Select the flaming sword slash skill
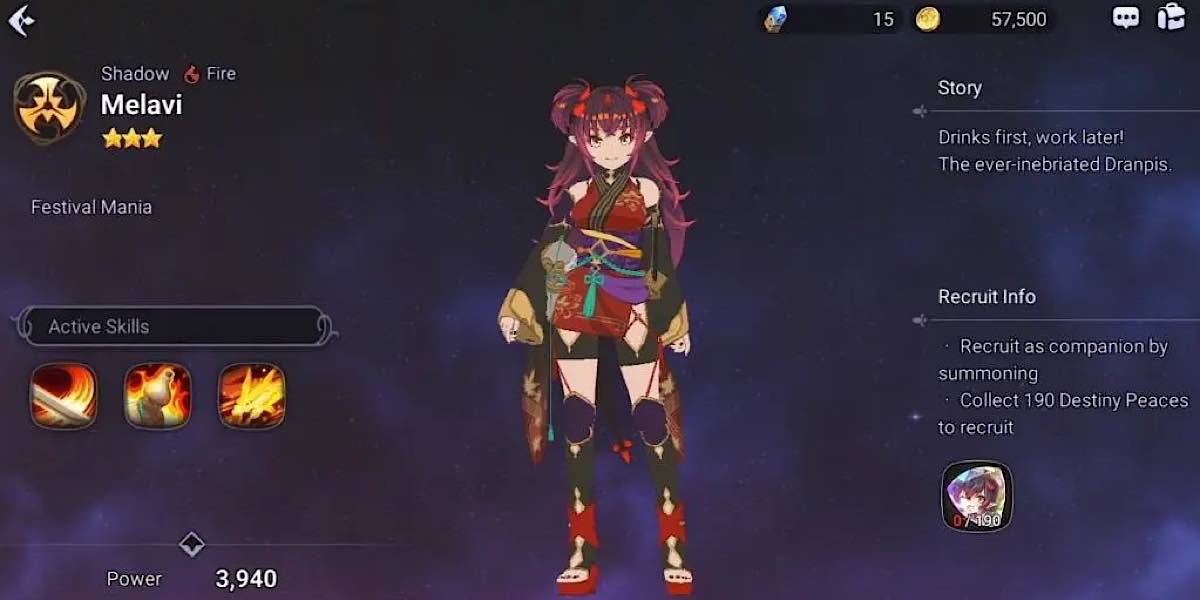 coord(64,395)
